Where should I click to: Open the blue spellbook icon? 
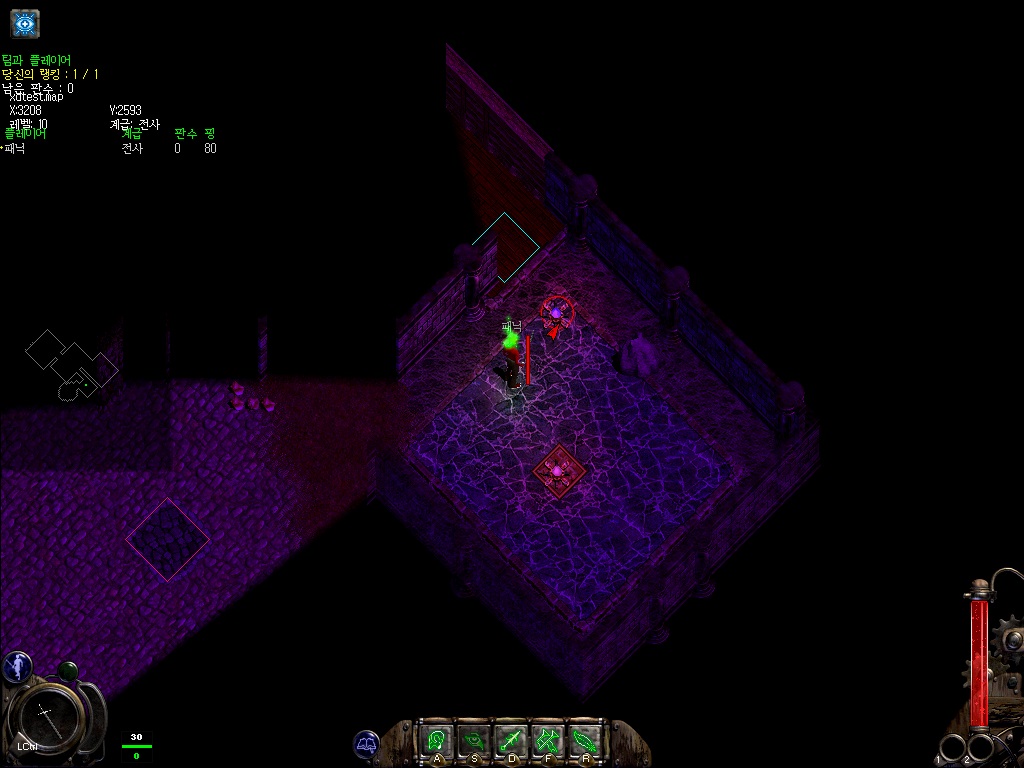click(366, 743)
